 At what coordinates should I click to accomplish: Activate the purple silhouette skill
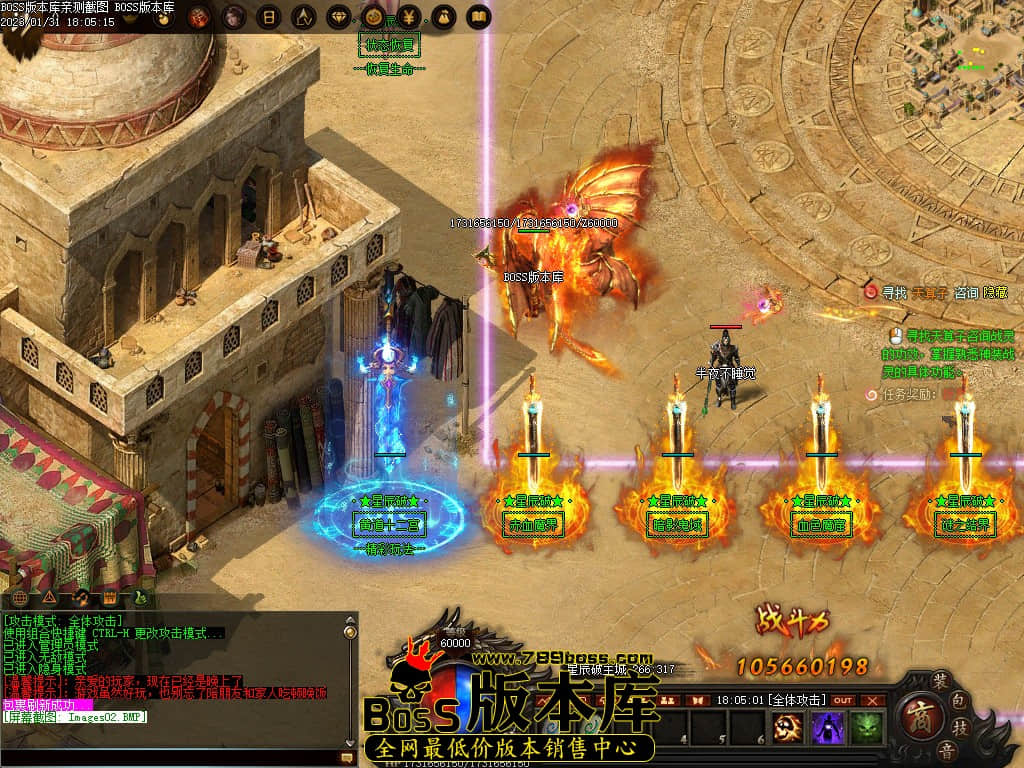(828, 728)
